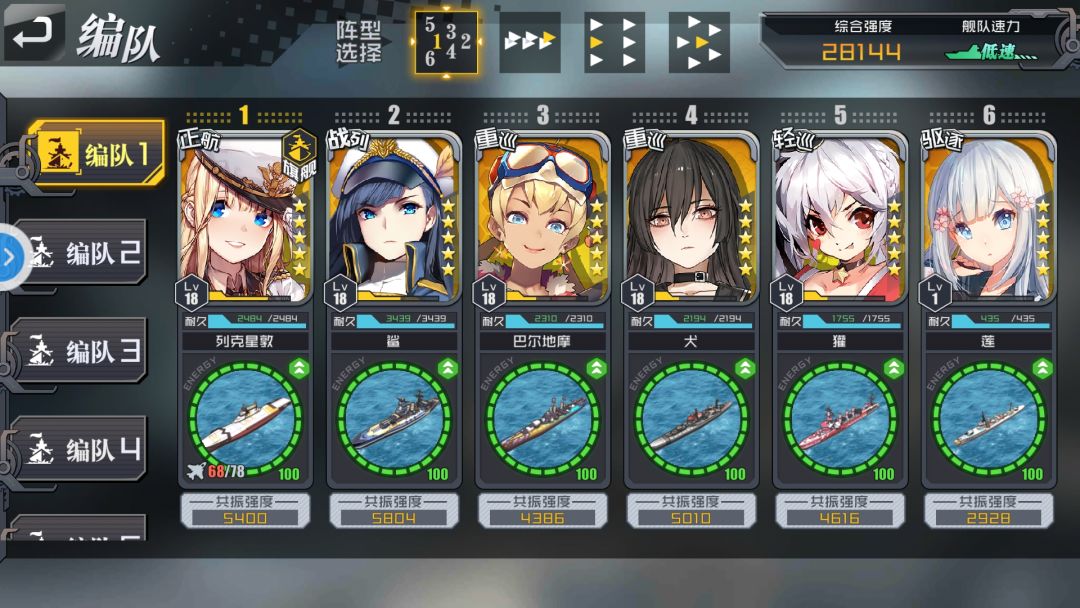Image resolution: width=1080 pixels, height=608 pixels.
Task: Select the diamond-shaped arrow formation
Action: coord(698,42)
